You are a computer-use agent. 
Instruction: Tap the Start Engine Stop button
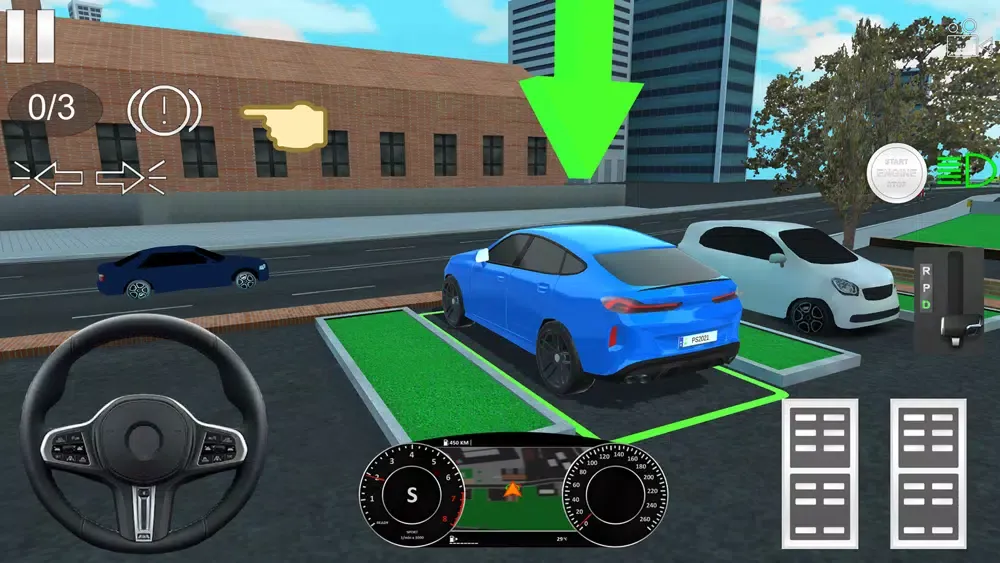[x=896, y=174]
